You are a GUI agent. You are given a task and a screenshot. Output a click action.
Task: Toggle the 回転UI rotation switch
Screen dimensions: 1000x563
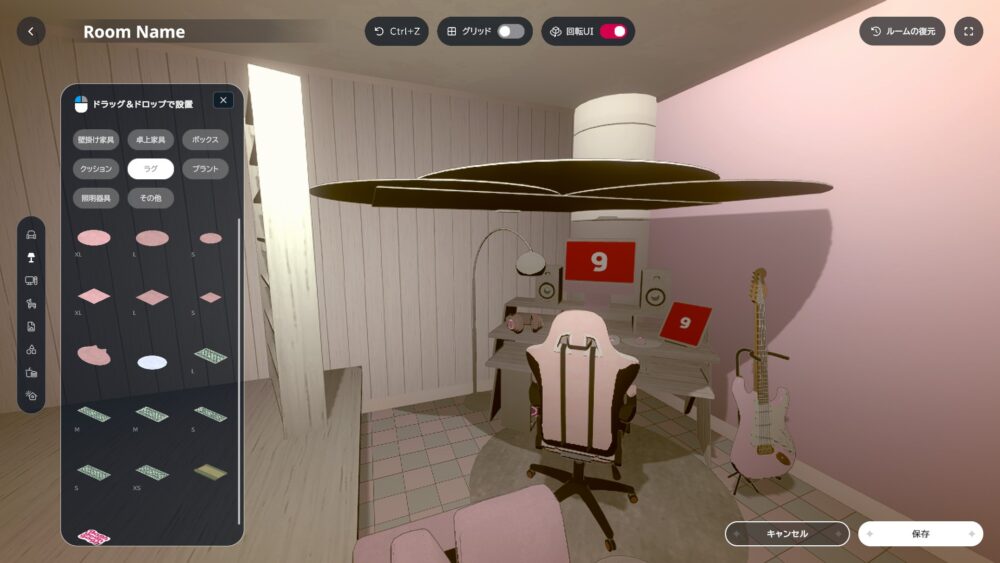click(613, 31)
